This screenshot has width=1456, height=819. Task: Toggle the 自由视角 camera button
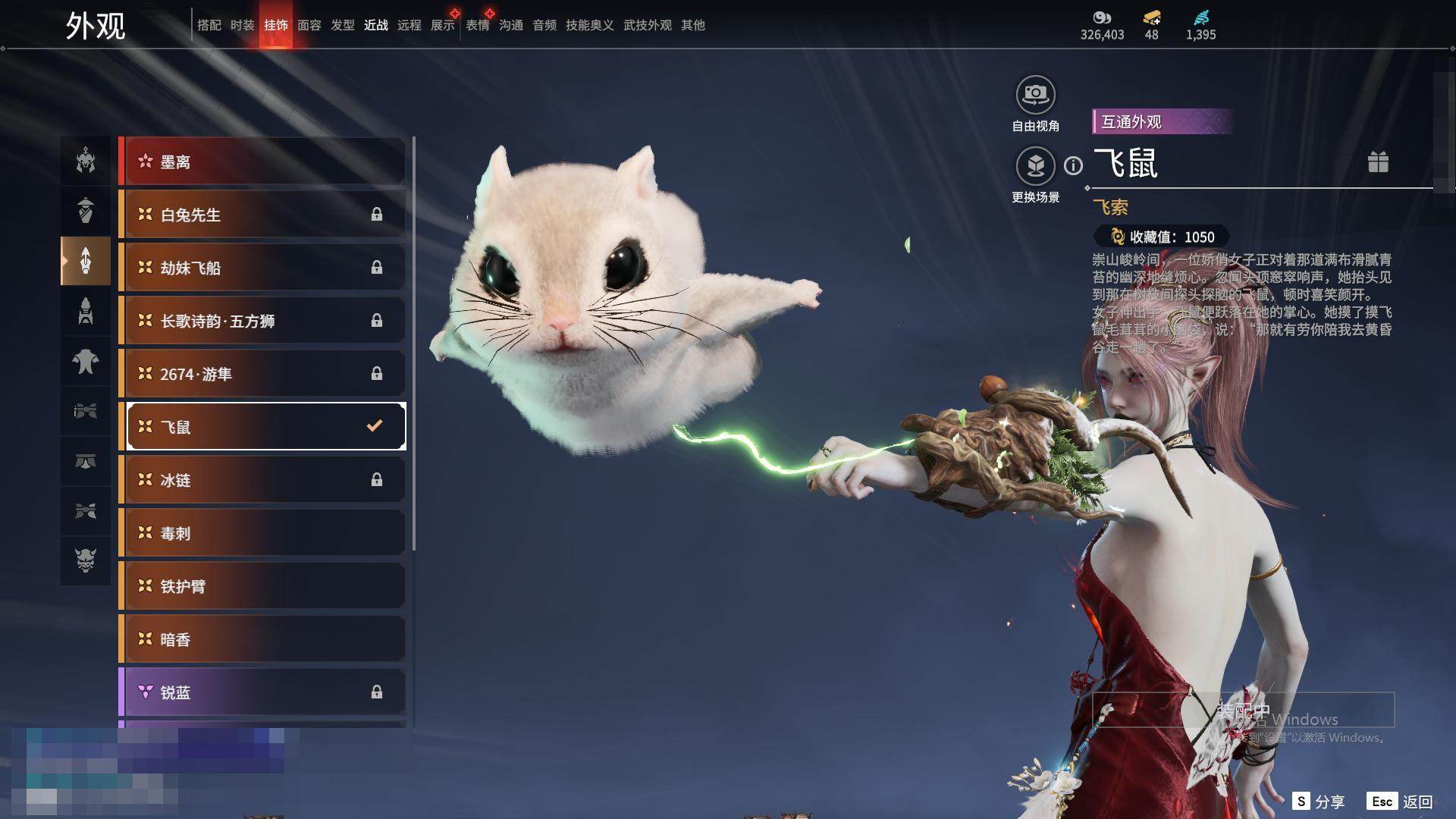tap(1035, 96)
